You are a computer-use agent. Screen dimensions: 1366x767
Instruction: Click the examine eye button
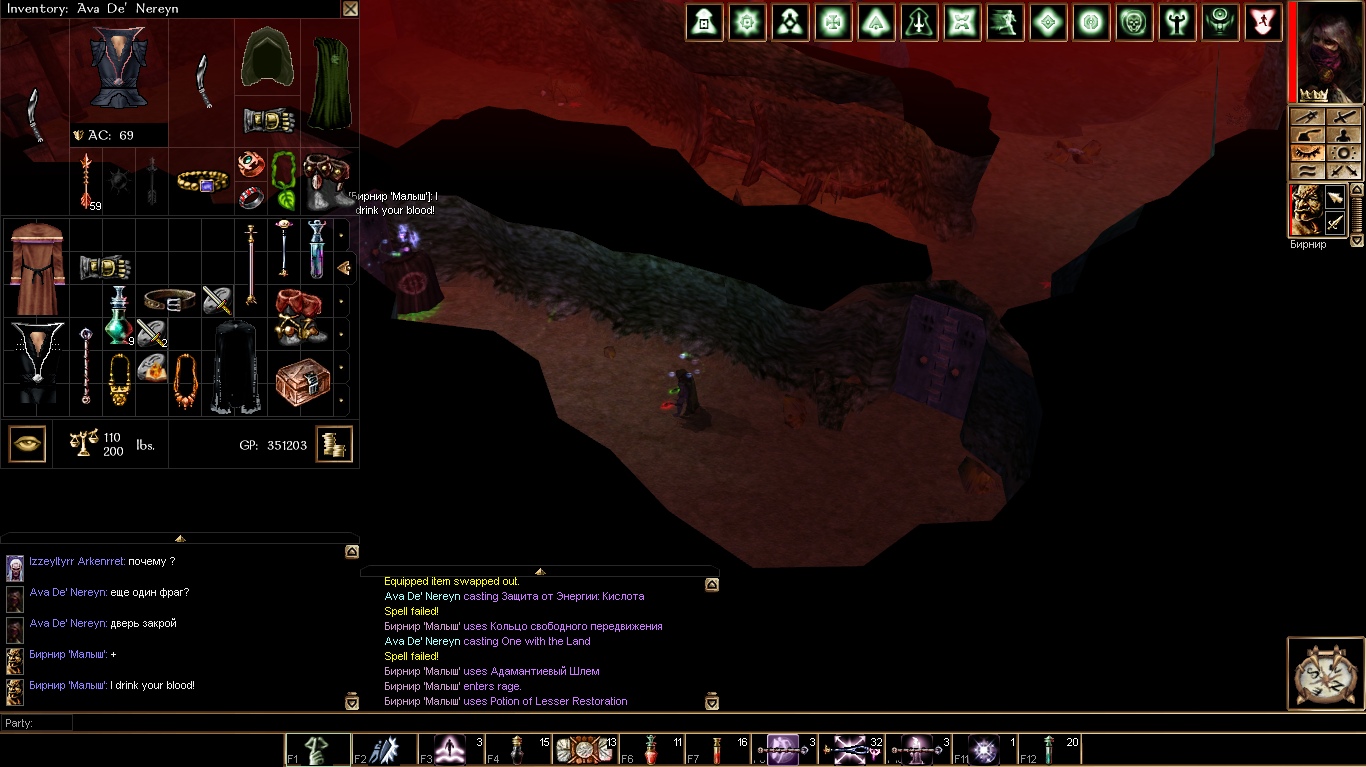(x=27, y=444)
